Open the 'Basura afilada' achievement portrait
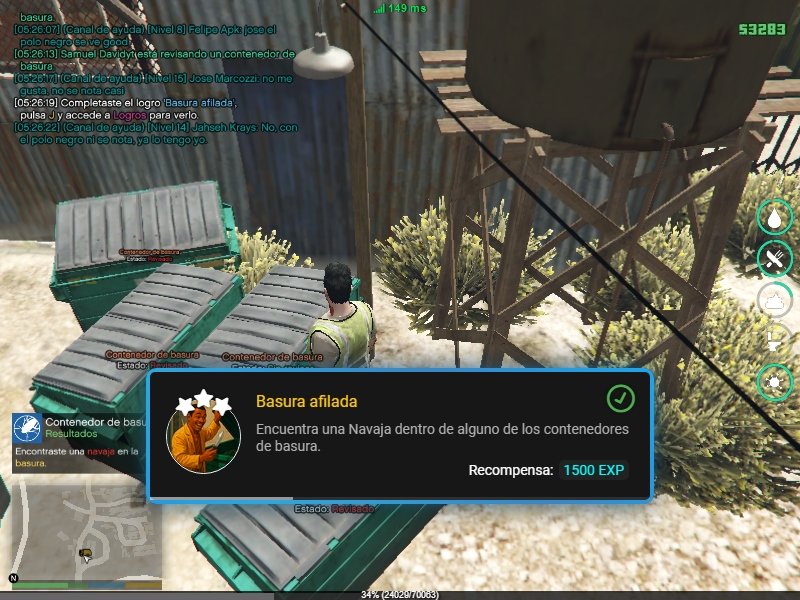This screenshot has height=600, width=800. pos(203,436)
